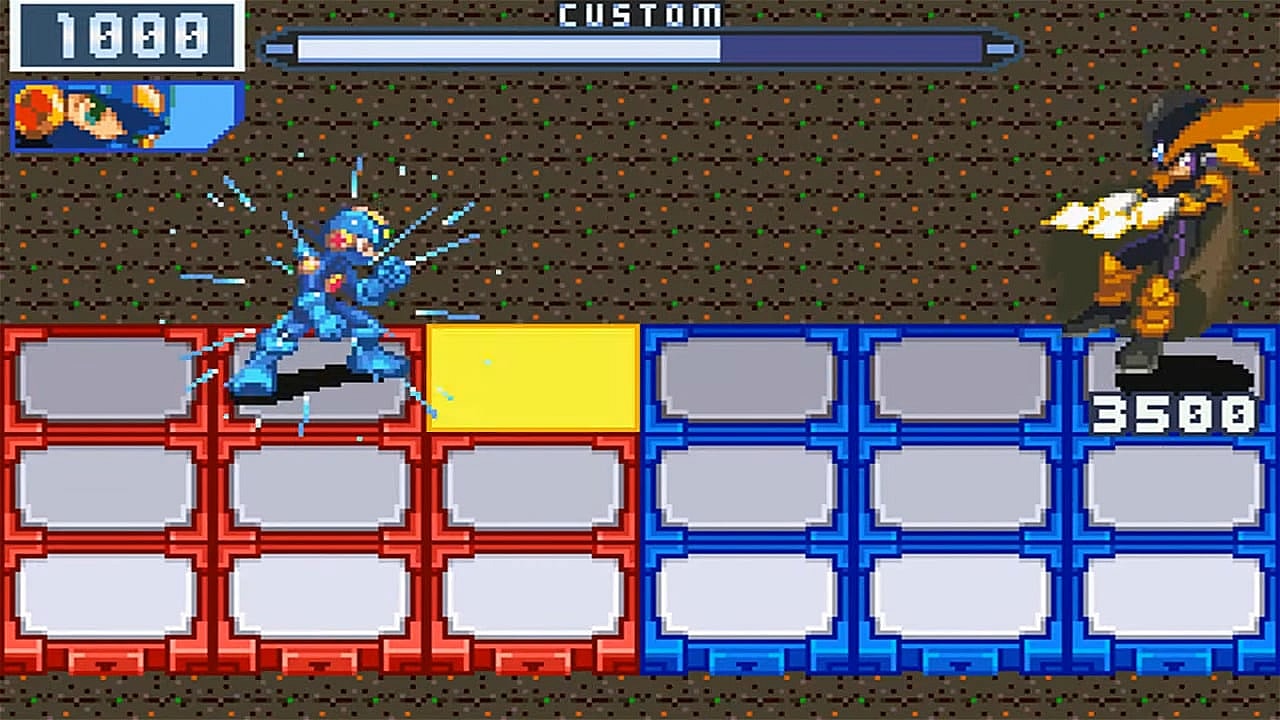This screenshot has height=720, width=1280.
Task: Select the yellow highlighted battle panel
Action: (x=533, y=377)
